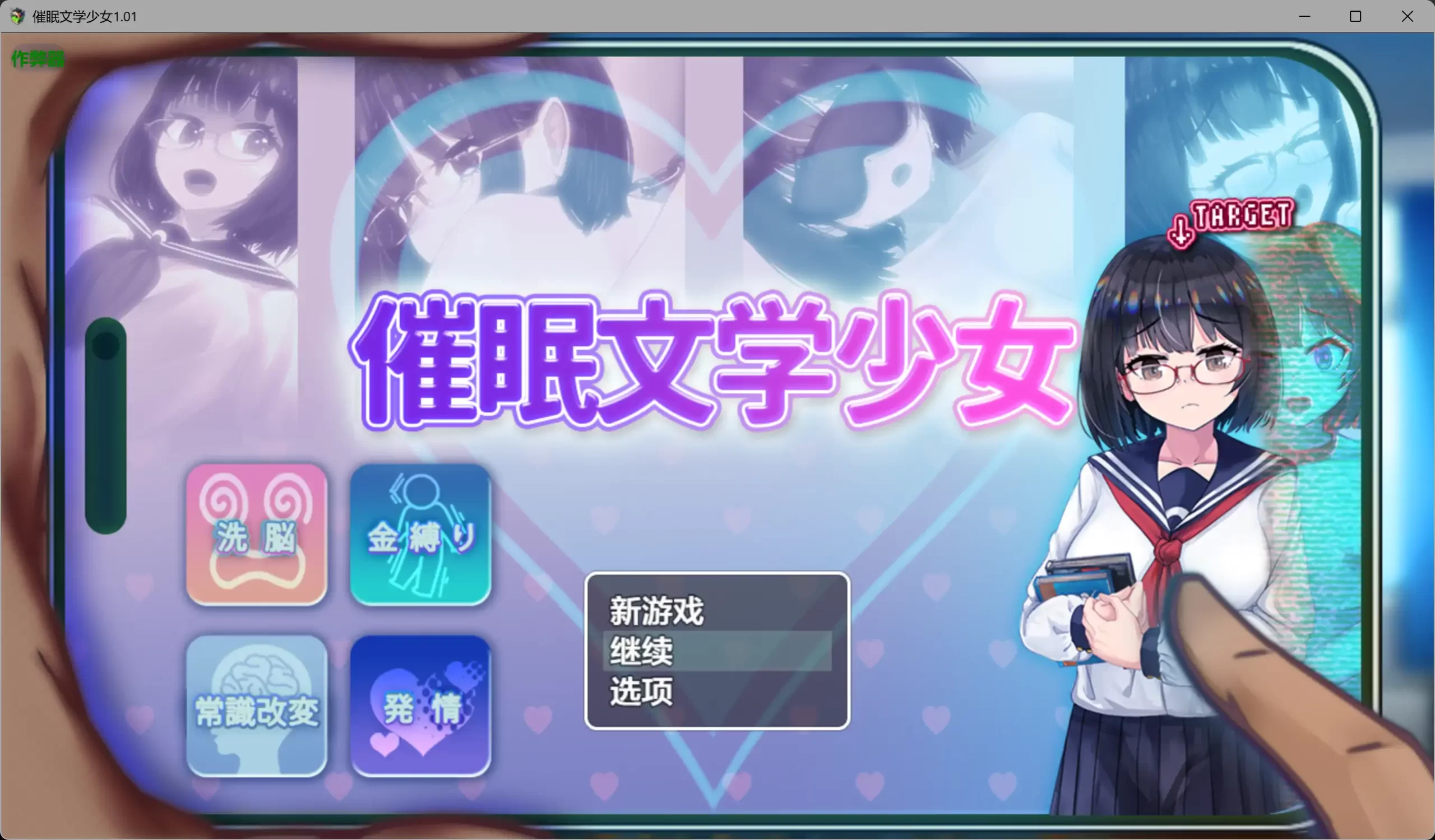Viewport: 1435px width, 840px height.
Task: Maximize the game window
Action: pyautogui.click(x=1356, y=16)
